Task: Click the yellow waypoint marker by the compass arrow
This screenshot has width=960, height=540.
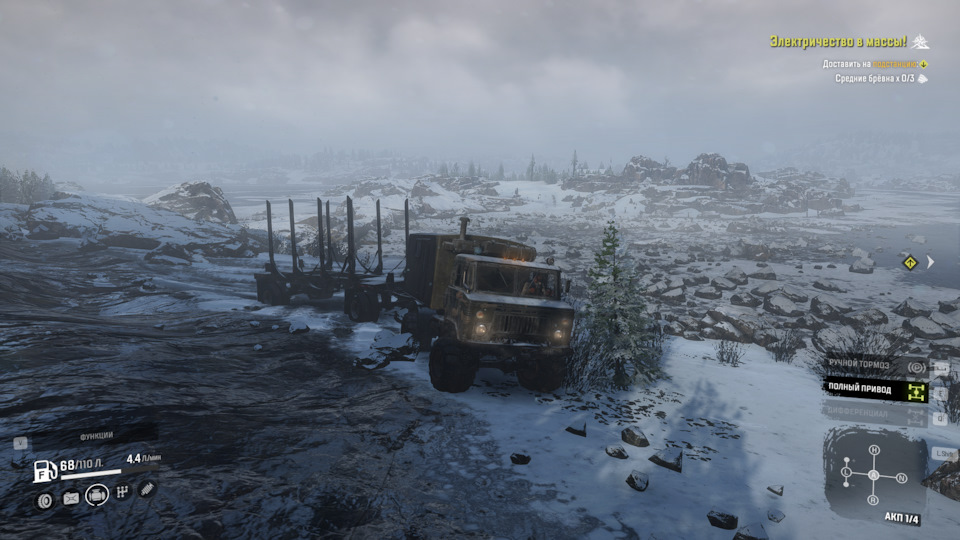Action: click(x=910, y=262)
